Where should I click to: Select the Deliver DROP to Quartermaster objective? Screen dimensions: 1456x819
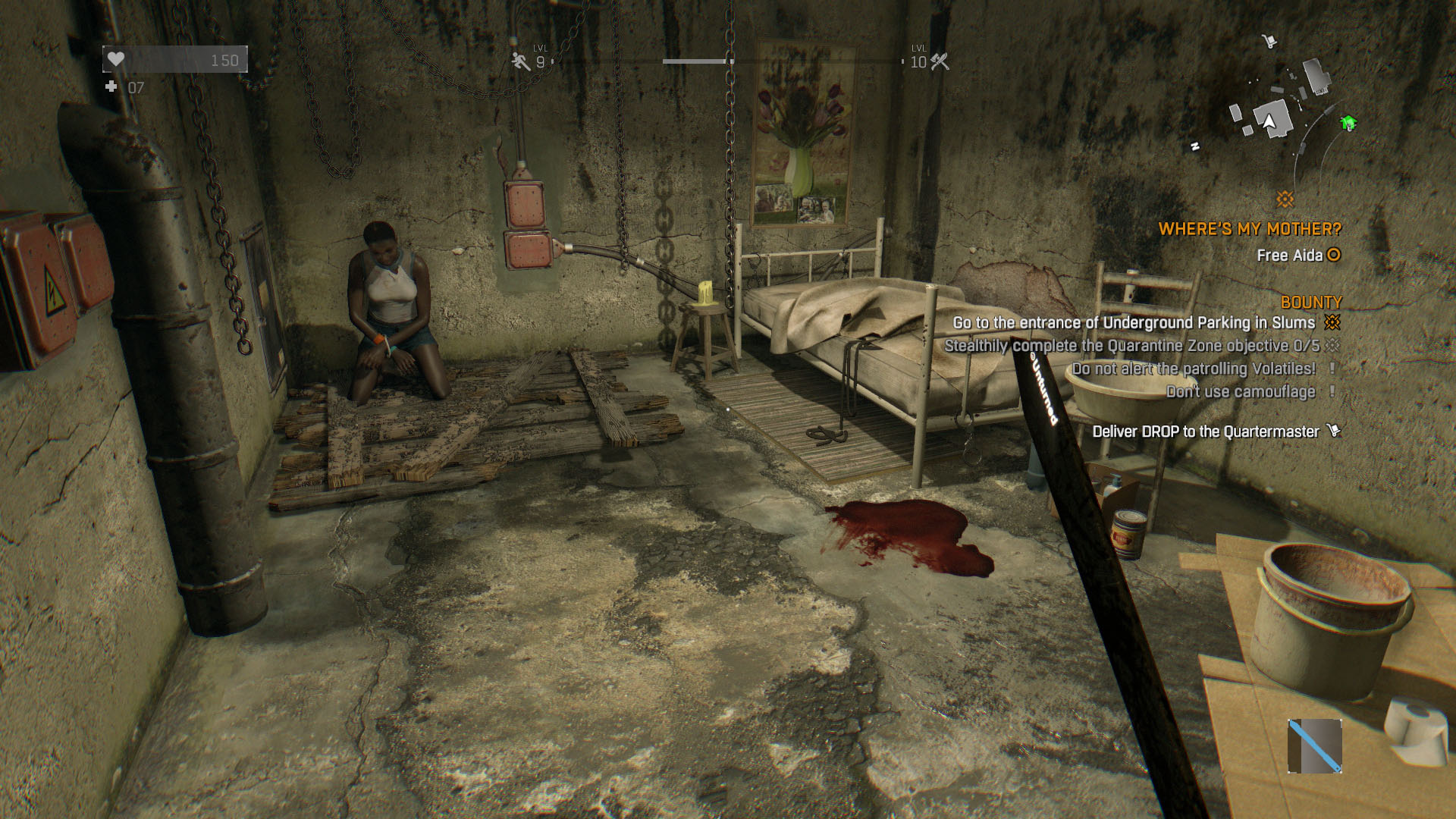tap(1206, 431)
